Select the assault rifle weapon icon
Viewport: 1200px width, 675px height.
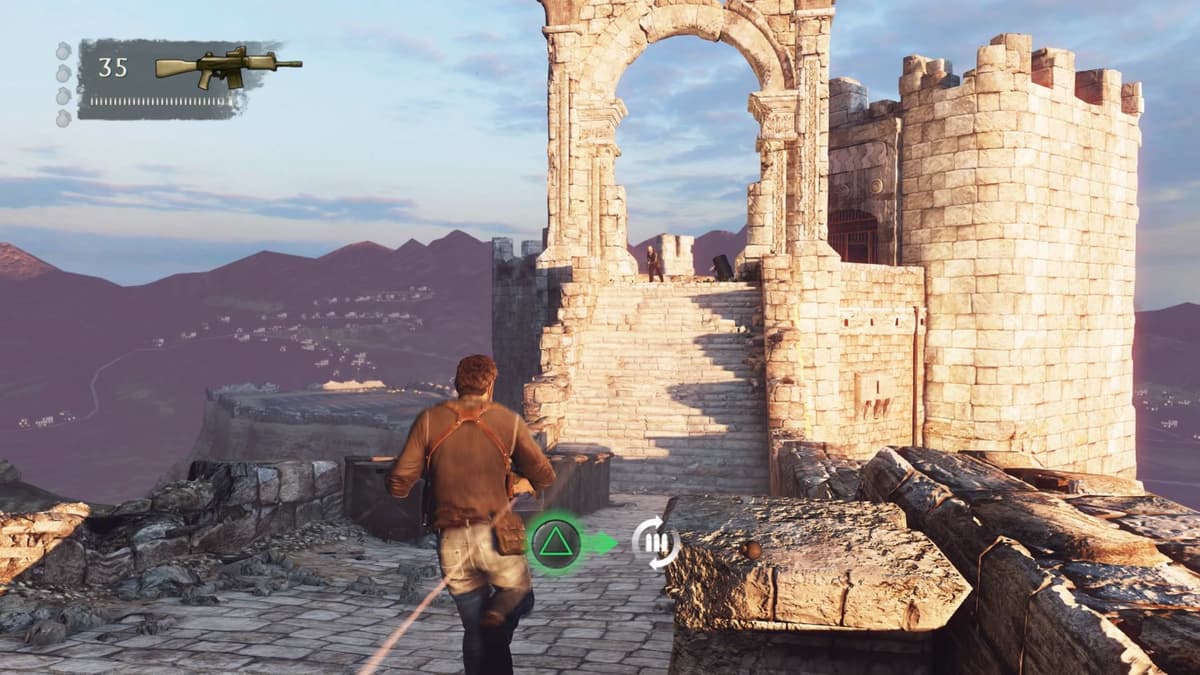tap(228, 67)
